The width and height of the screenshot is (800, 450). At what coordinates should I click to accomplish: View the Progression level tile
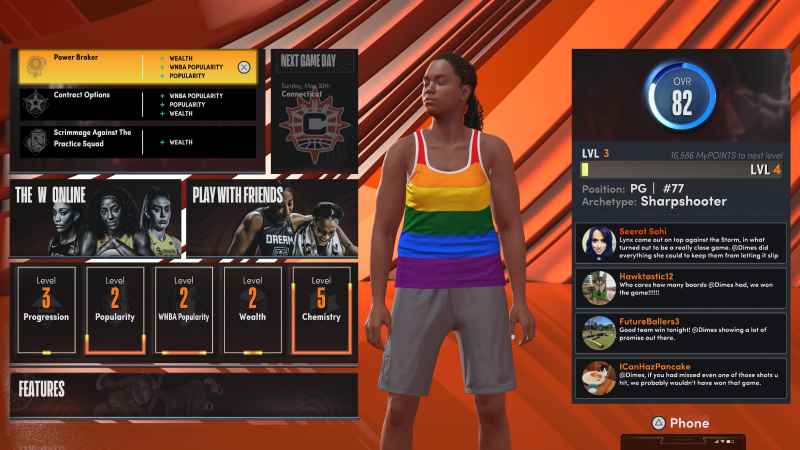[47, 310]
